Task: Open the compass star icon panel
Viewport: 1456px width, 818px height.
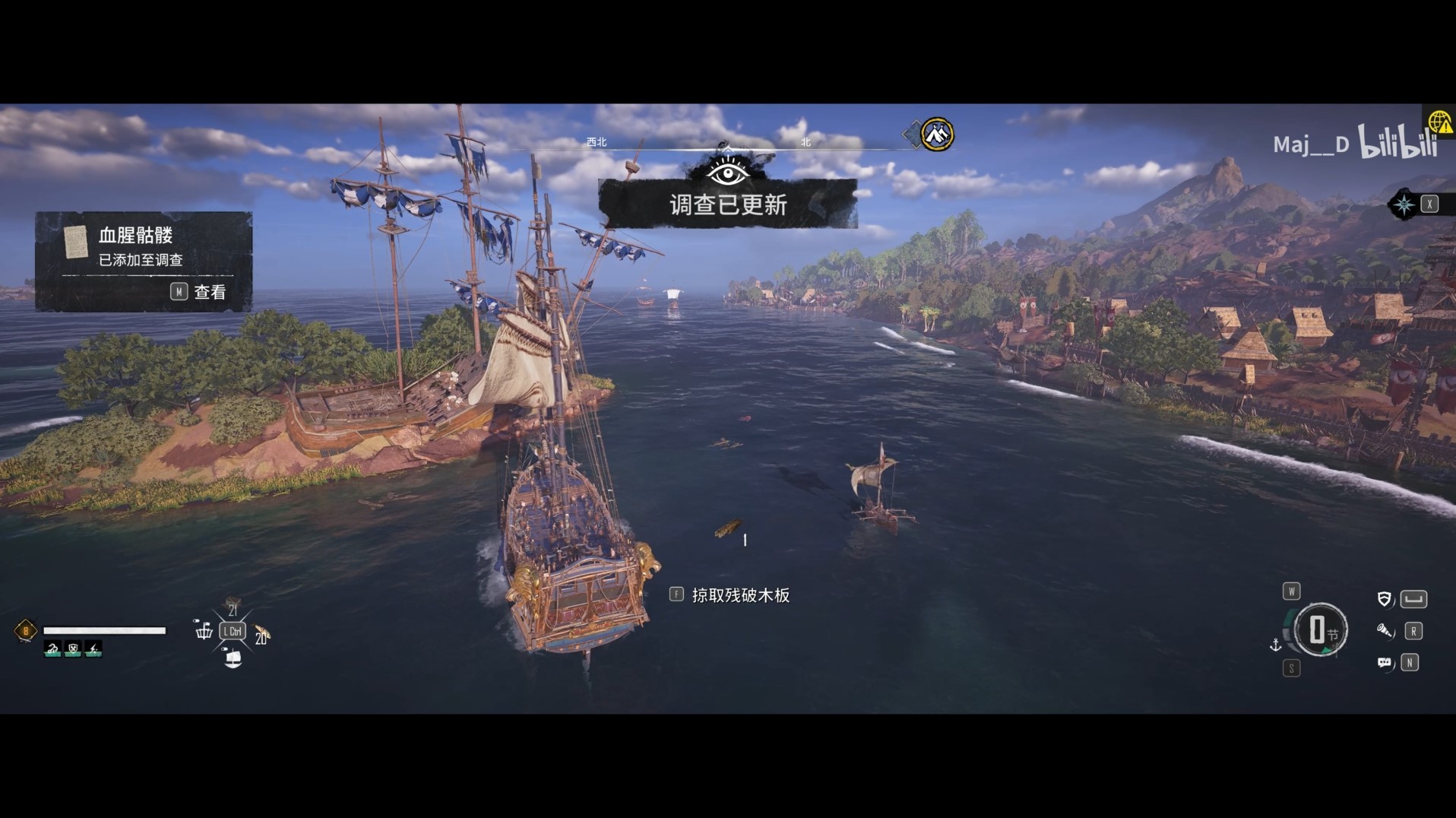Action: (x=1403, y=204)
